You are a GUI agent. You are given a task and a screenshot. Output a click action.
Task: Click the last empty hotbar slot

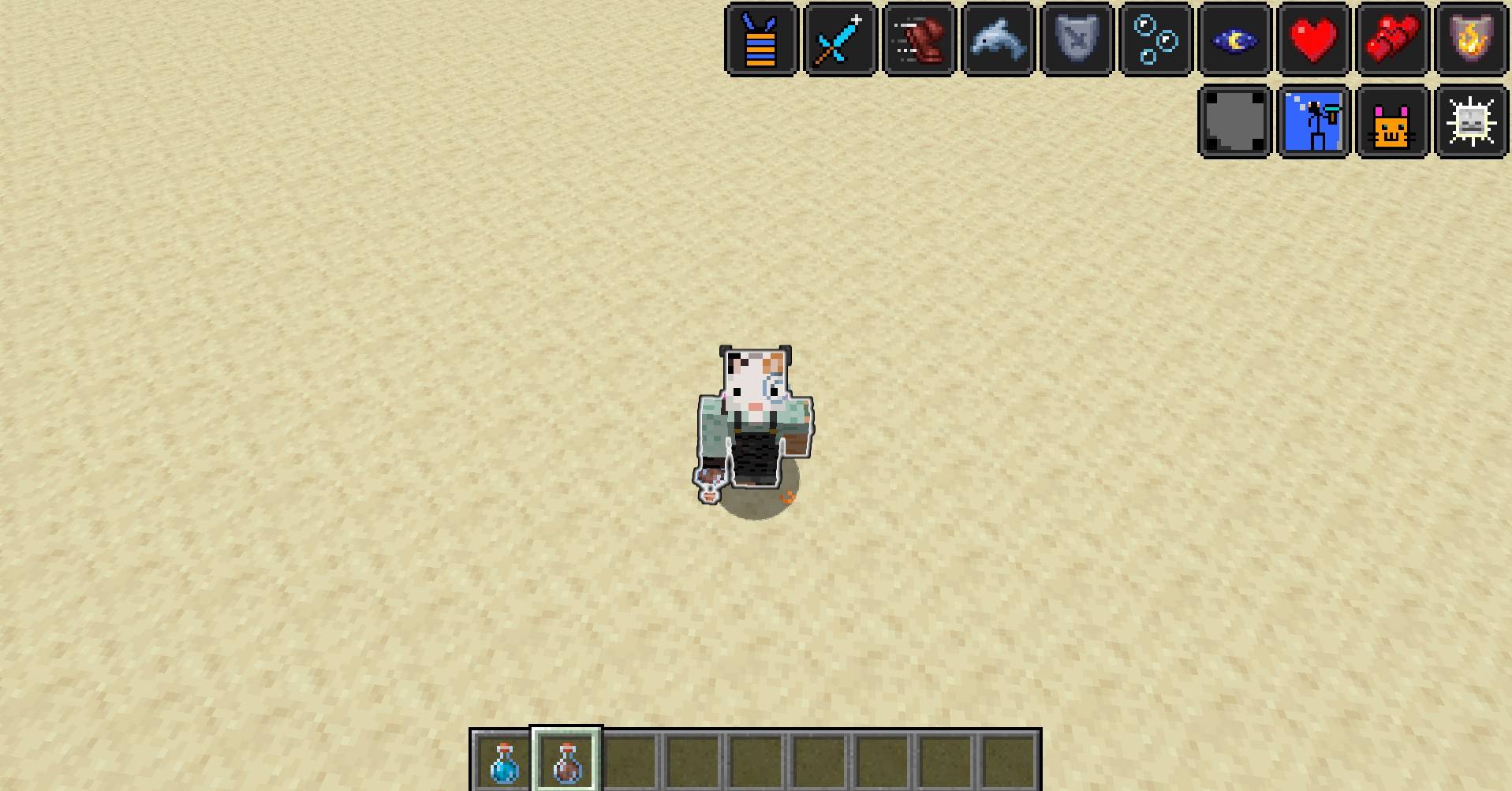pos(1009,759)
